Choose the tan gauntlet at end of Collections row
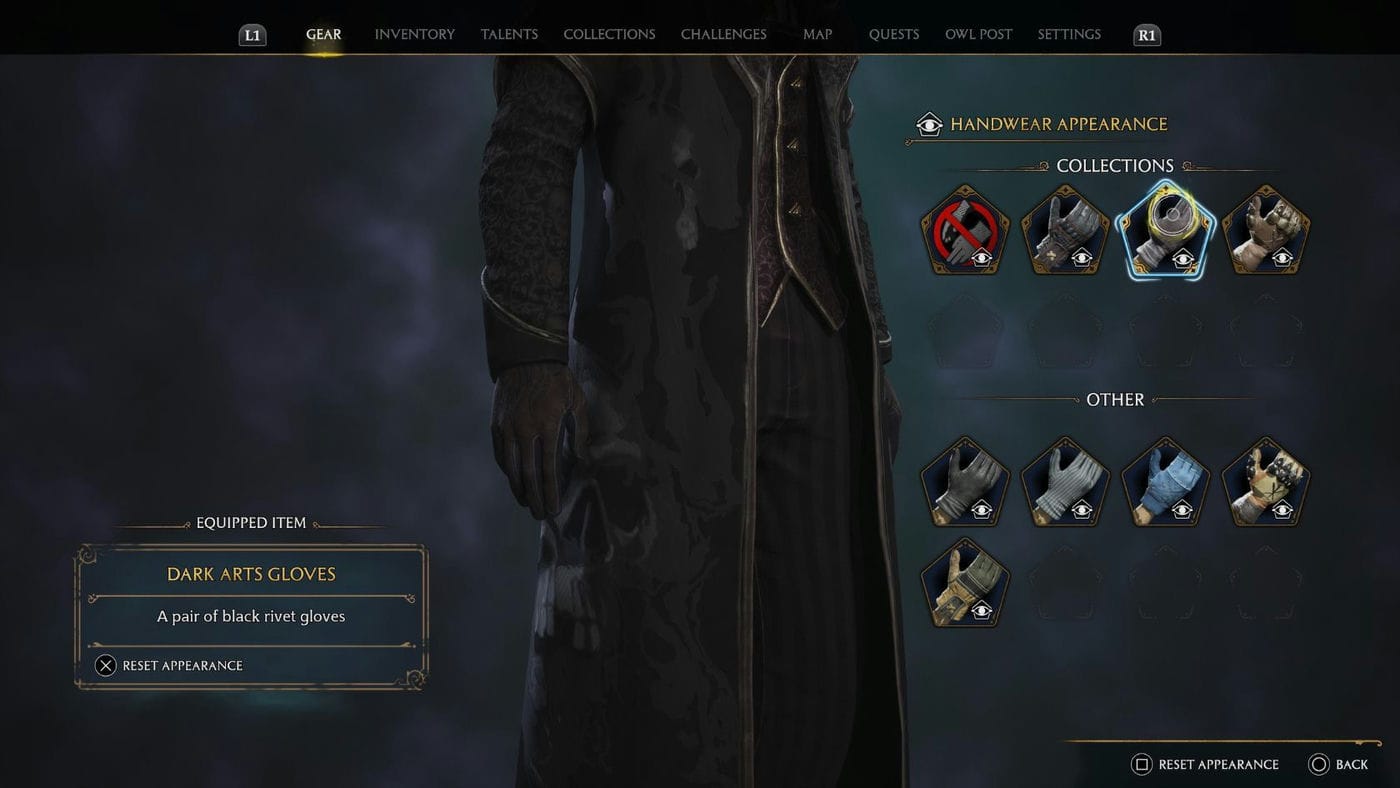This screenshot has width=1400, height=788. tap(1264, 229)
